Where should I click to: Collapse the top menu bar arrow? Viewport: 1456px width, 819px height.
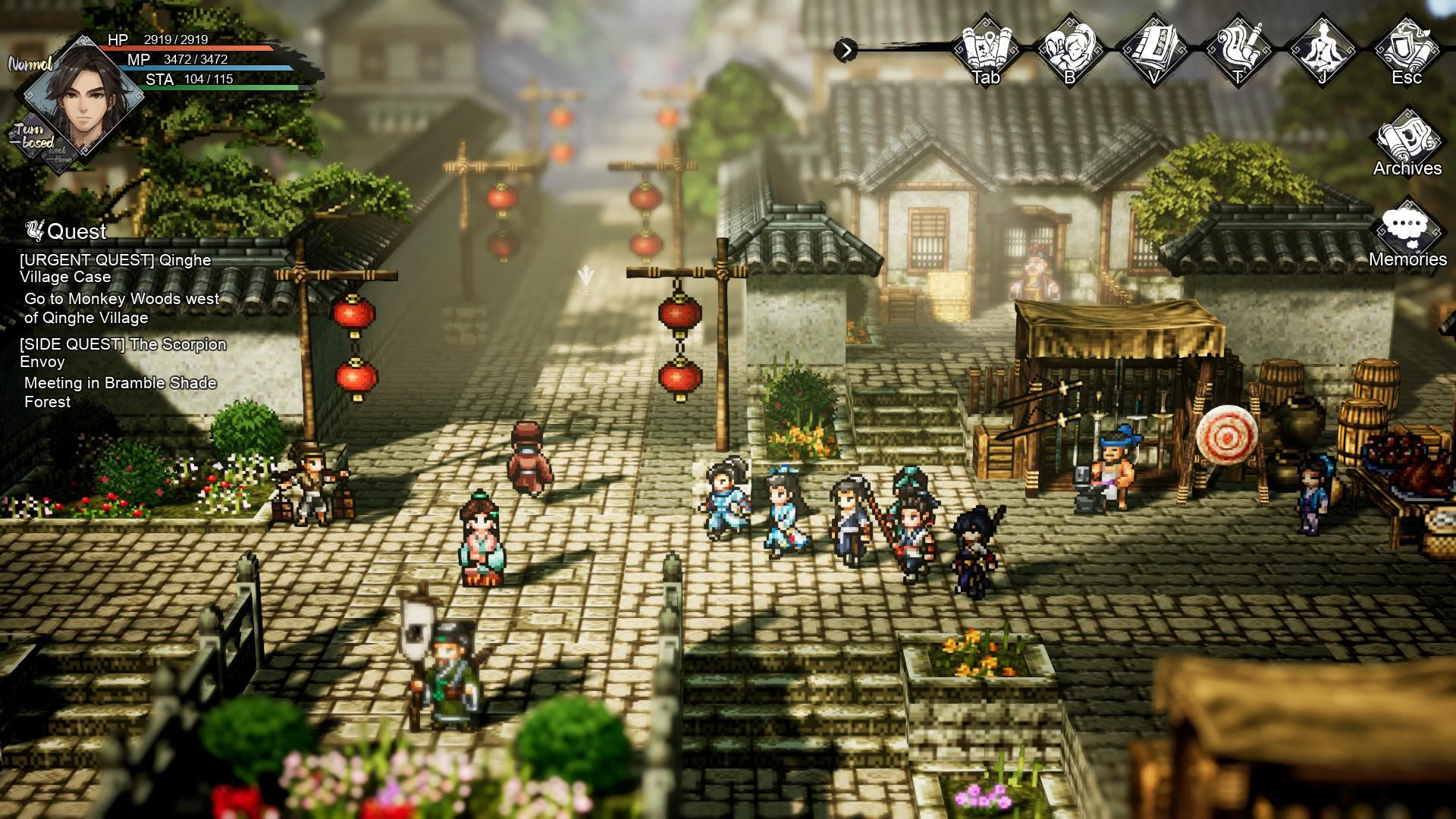pyautogui.click(x=846, y=51)
